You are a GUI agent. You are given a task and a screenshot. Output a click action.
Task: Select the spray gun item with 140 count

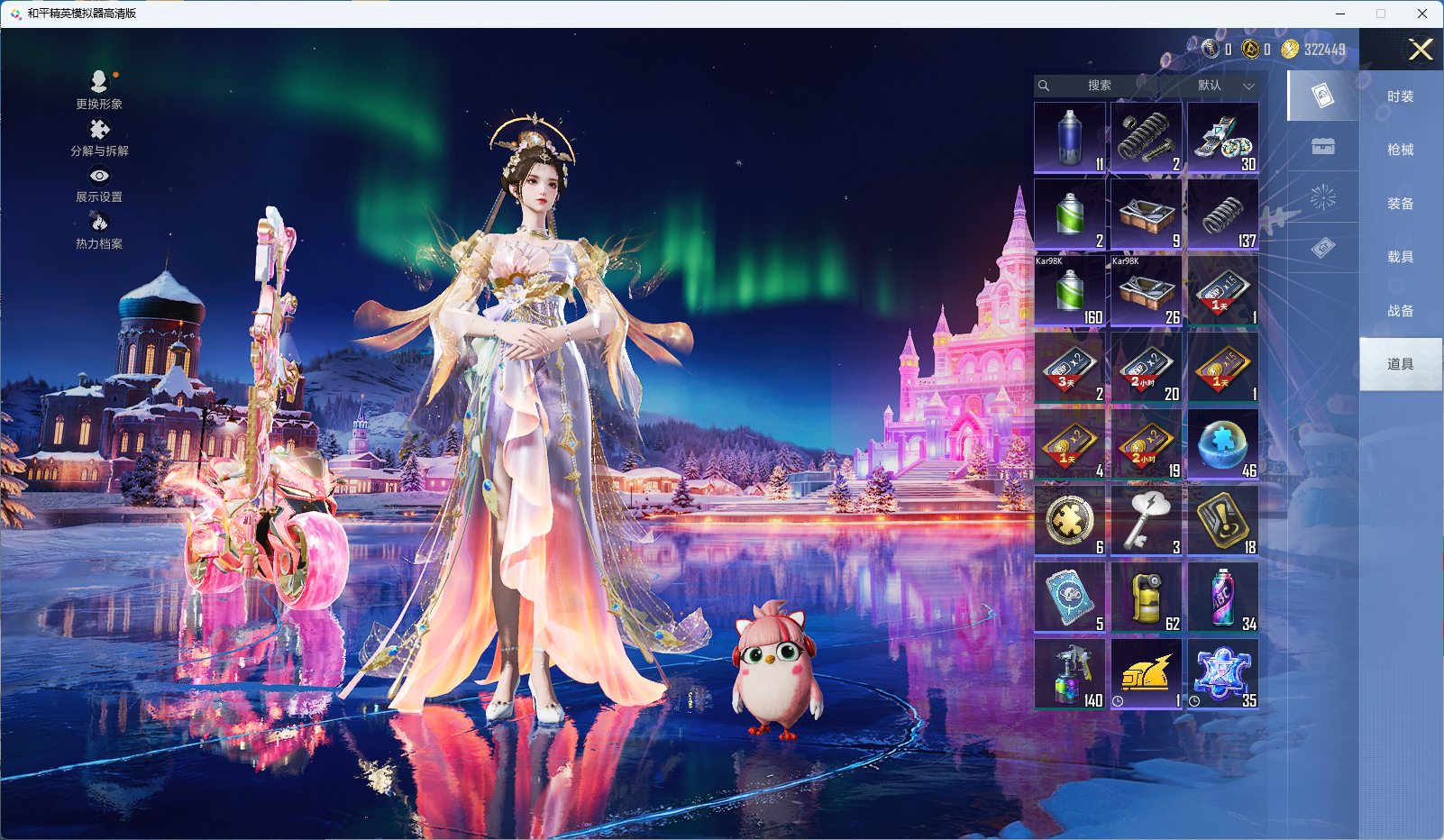click(x=1070, y=673)
